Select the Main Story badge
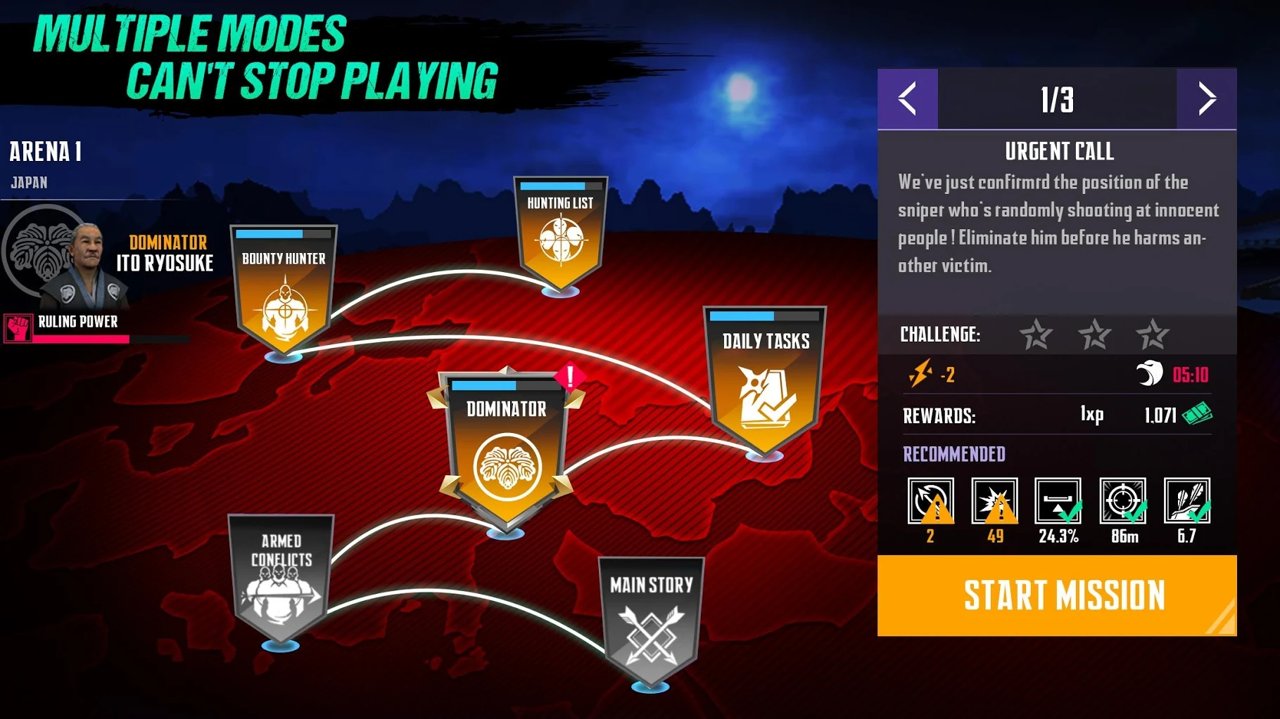Viewport: 1280px width, 719px height. pyautogui.click(x=651, y=615)
